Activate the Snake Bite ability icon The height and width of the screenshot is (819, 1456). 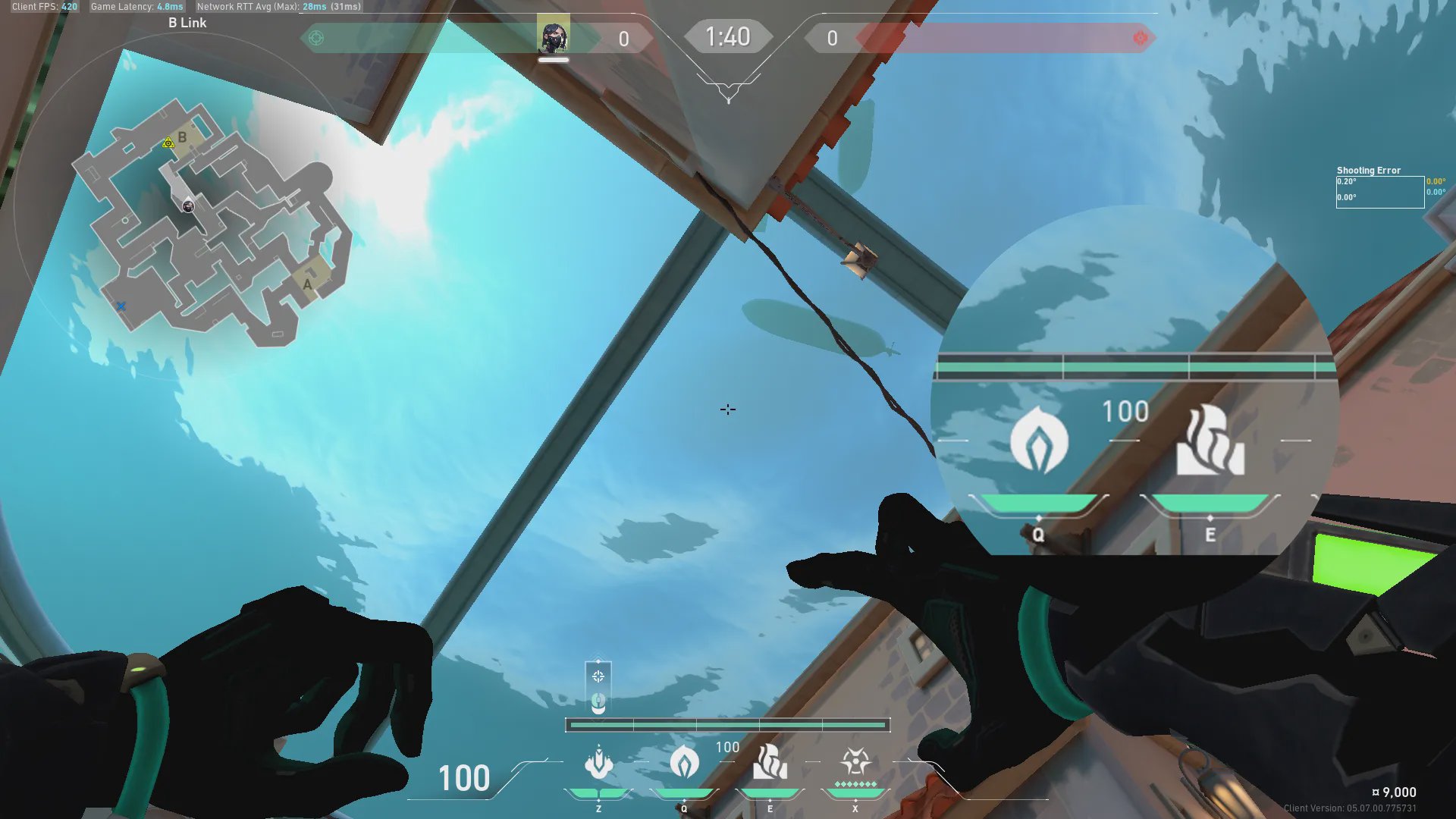pyautogui.click(x=598, y=763)
